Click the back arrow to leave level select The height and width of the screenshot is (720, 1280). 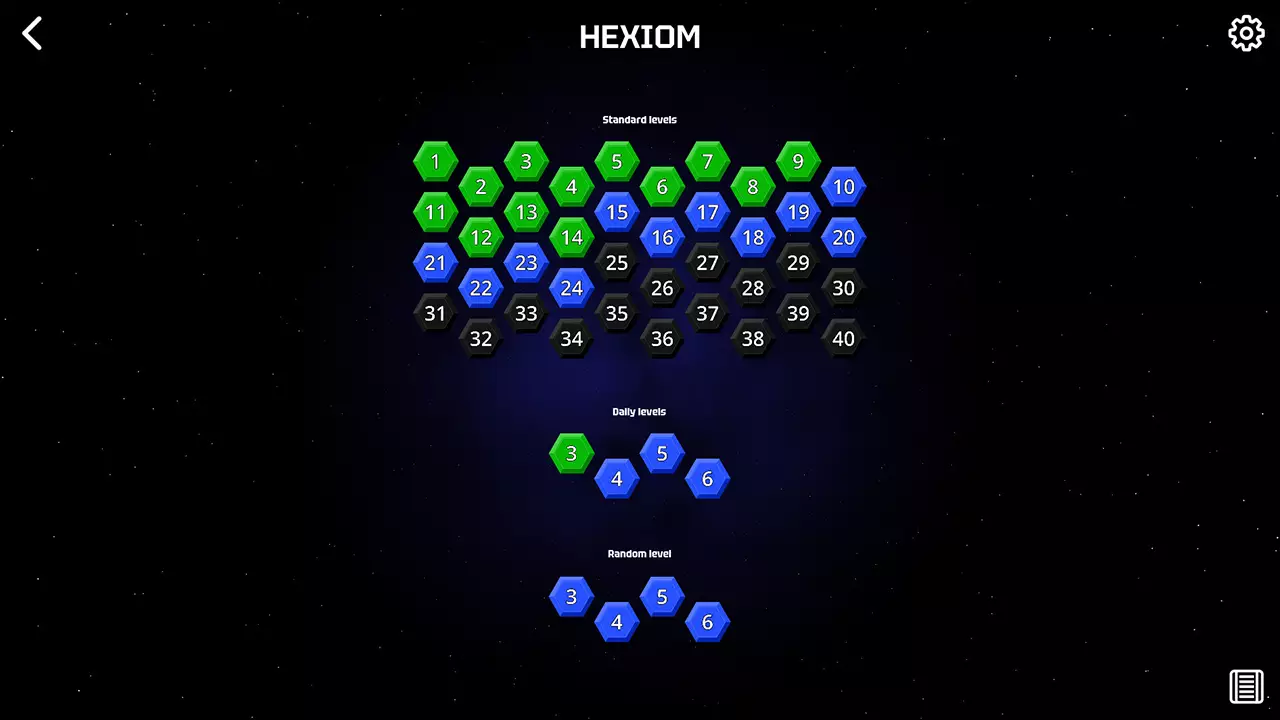click(31, 33)
